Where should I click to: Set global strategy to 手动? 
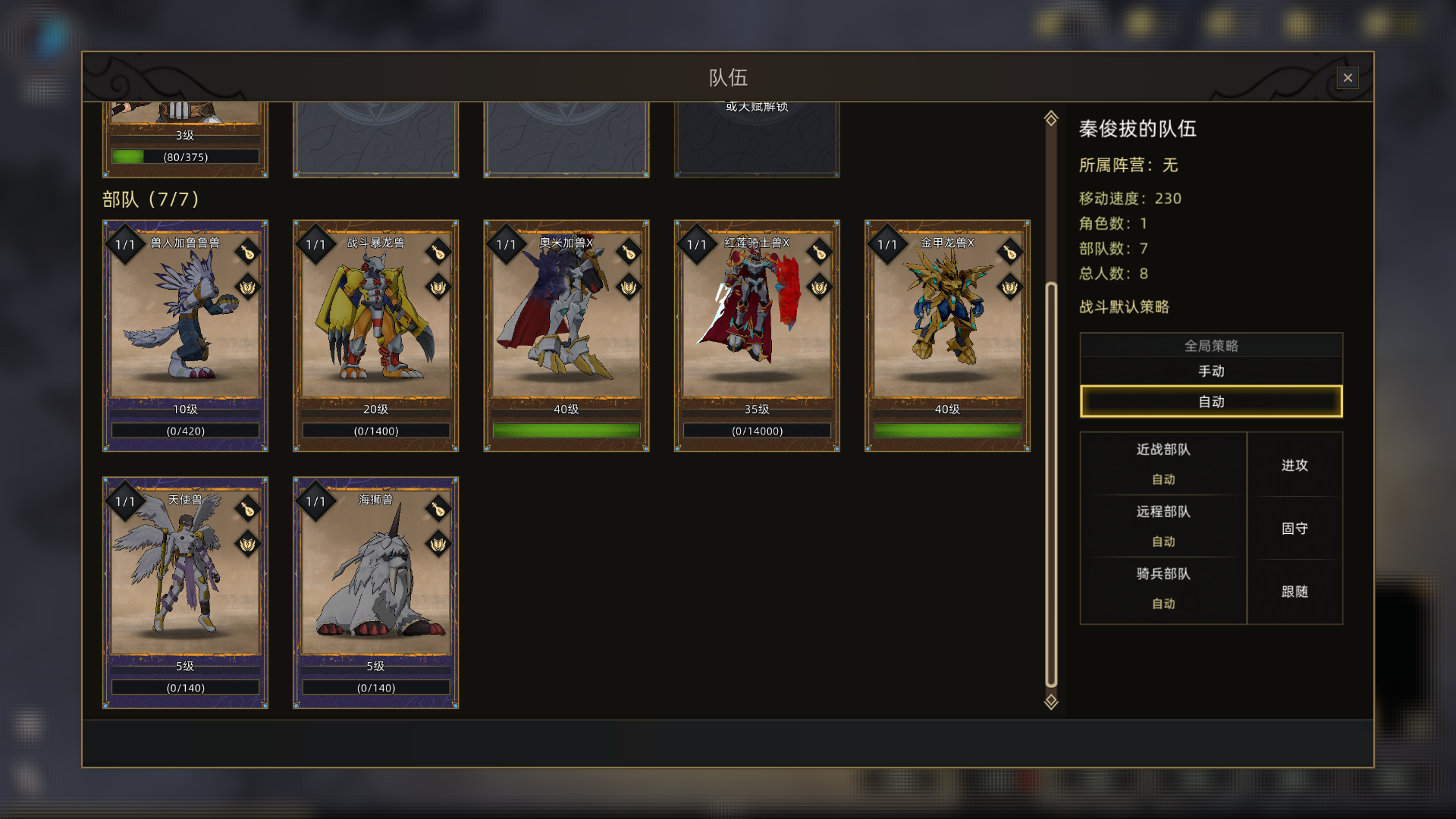coord(1210,371)
